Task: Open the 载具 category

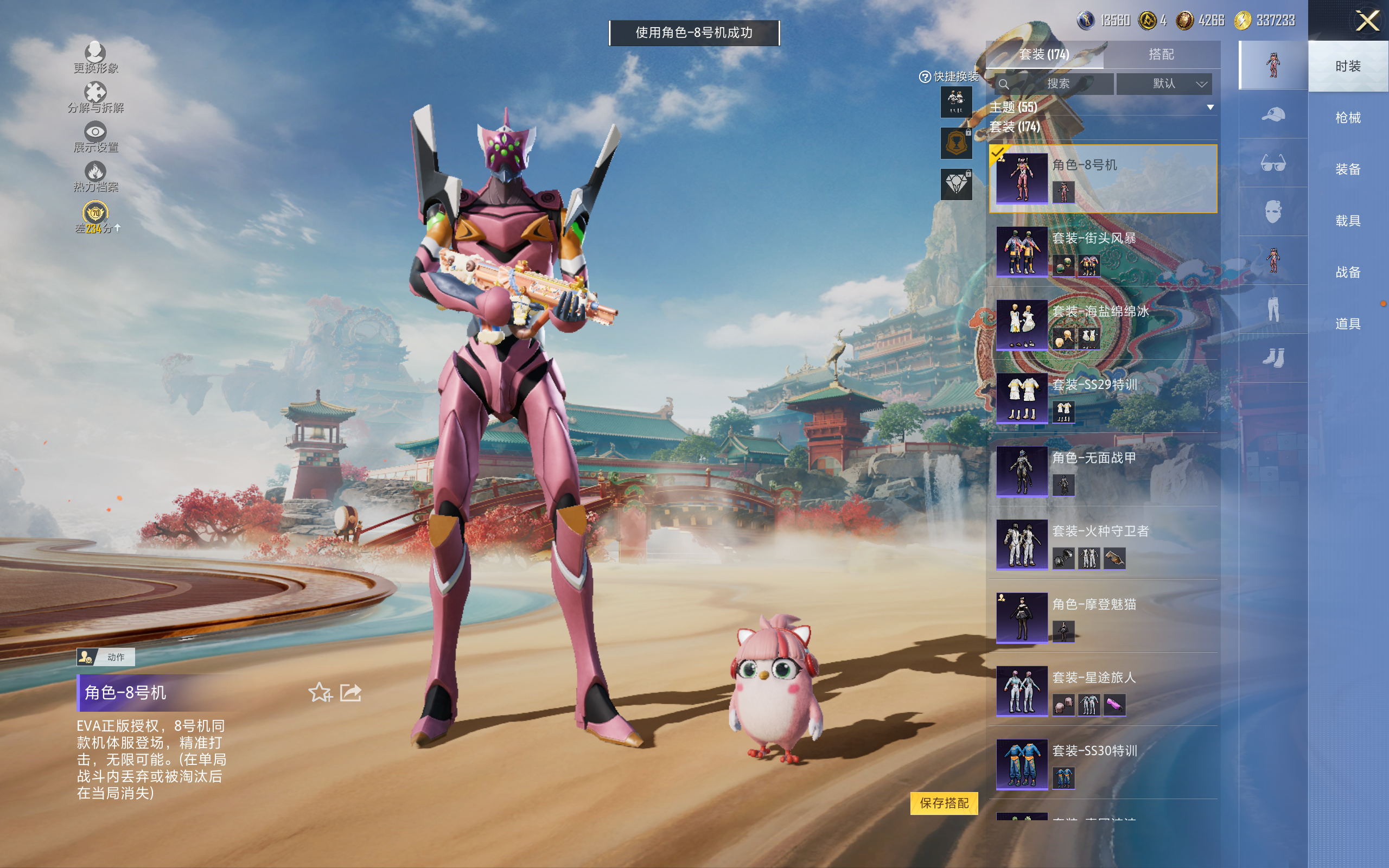Action: pyautogui.click(x=1347, y=220)
